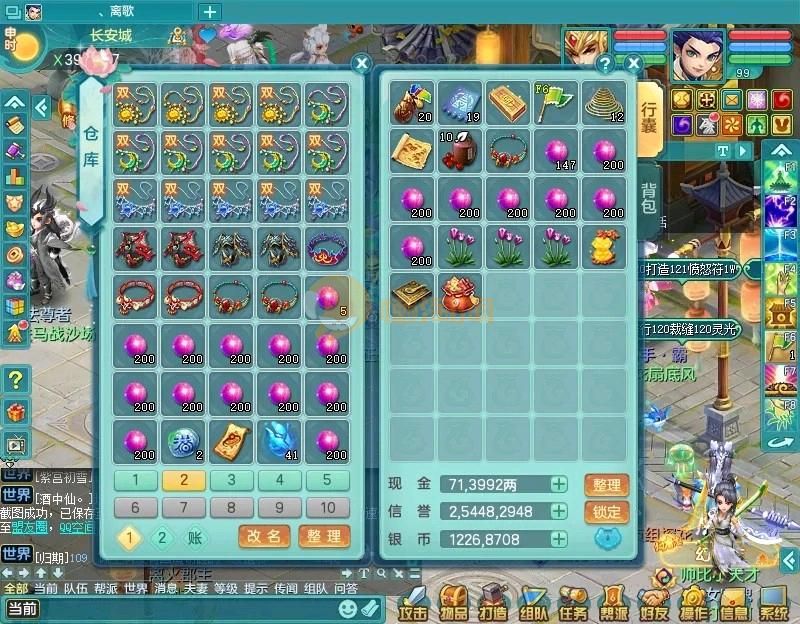800x624 pixels.
Task: Open the 打造 crafting button
Action: pyautogui.click(x=492, y=603)
